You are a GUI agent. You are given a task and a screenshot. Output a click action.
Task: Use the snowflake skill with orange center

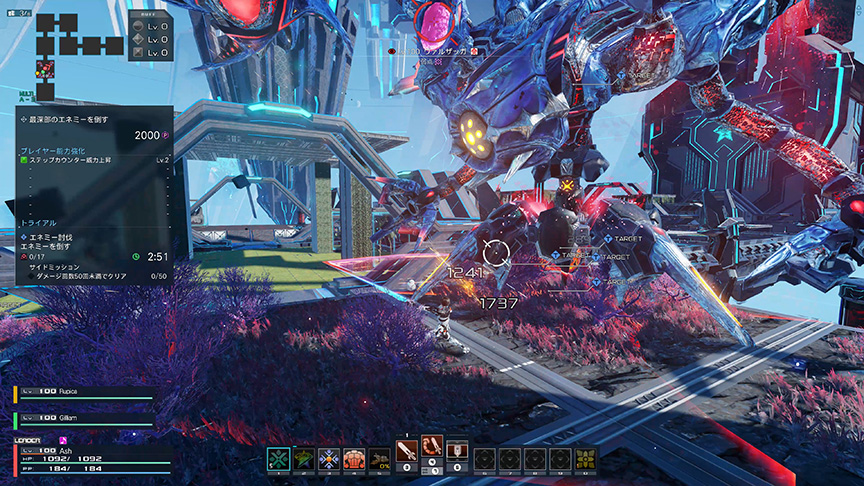click(329, 459)
